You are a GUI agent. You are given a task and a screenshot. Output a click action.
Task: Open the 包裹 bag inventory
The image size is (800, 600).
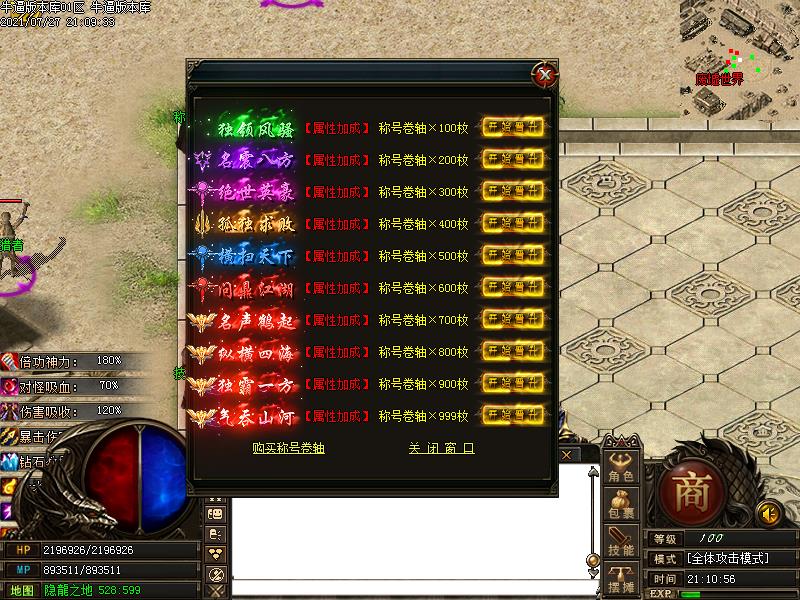(x=621, y=505)
